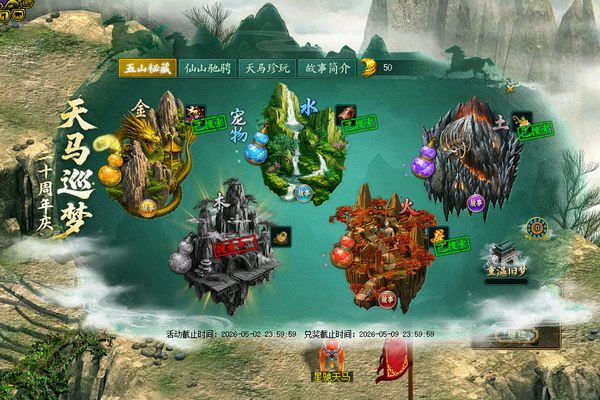Select the 五山秘藏 tab

point(145,68)
